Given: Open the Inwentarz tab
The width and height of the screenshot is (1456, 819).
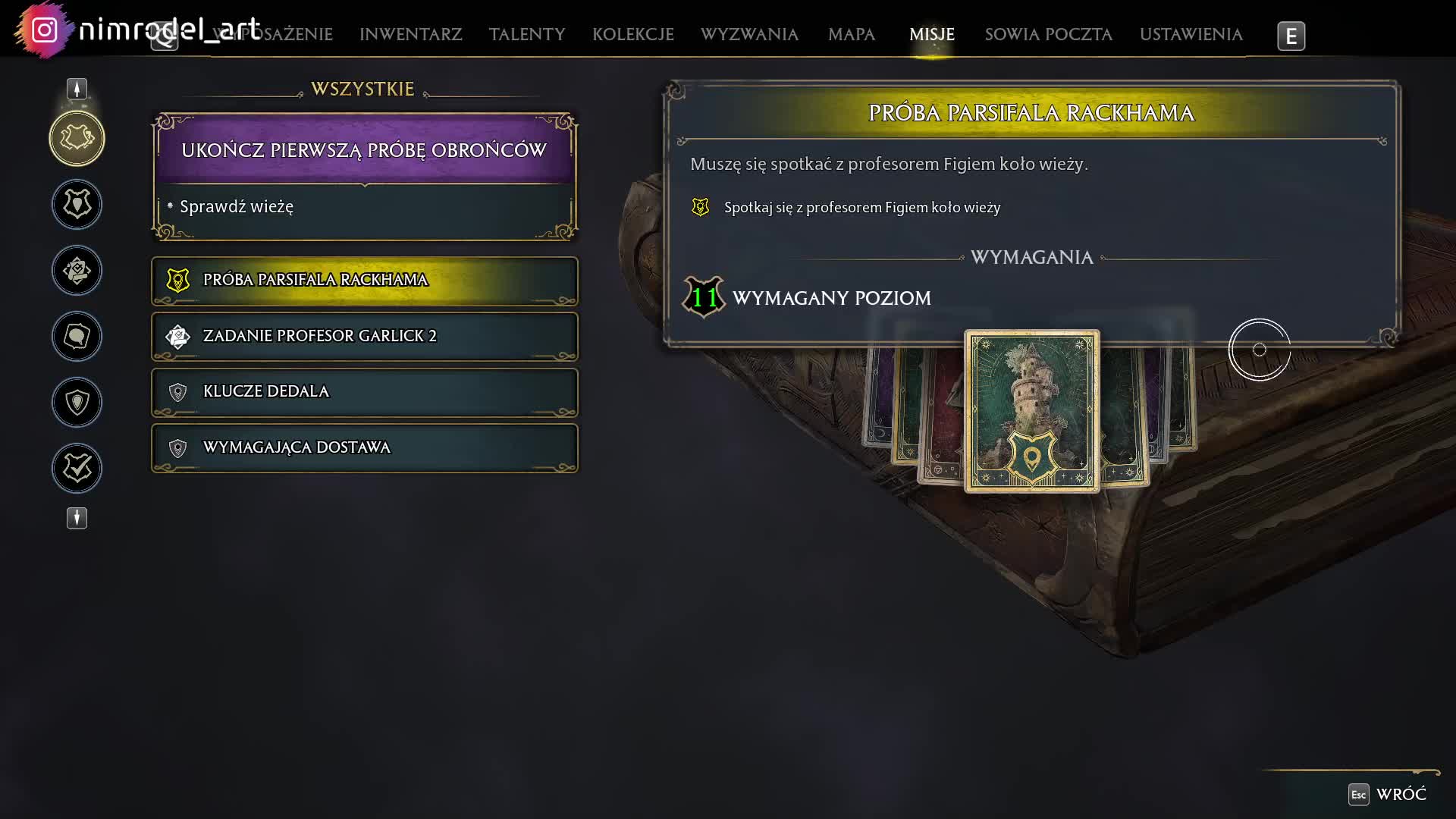Looking at the screenshot, I should tap(410, 35).
